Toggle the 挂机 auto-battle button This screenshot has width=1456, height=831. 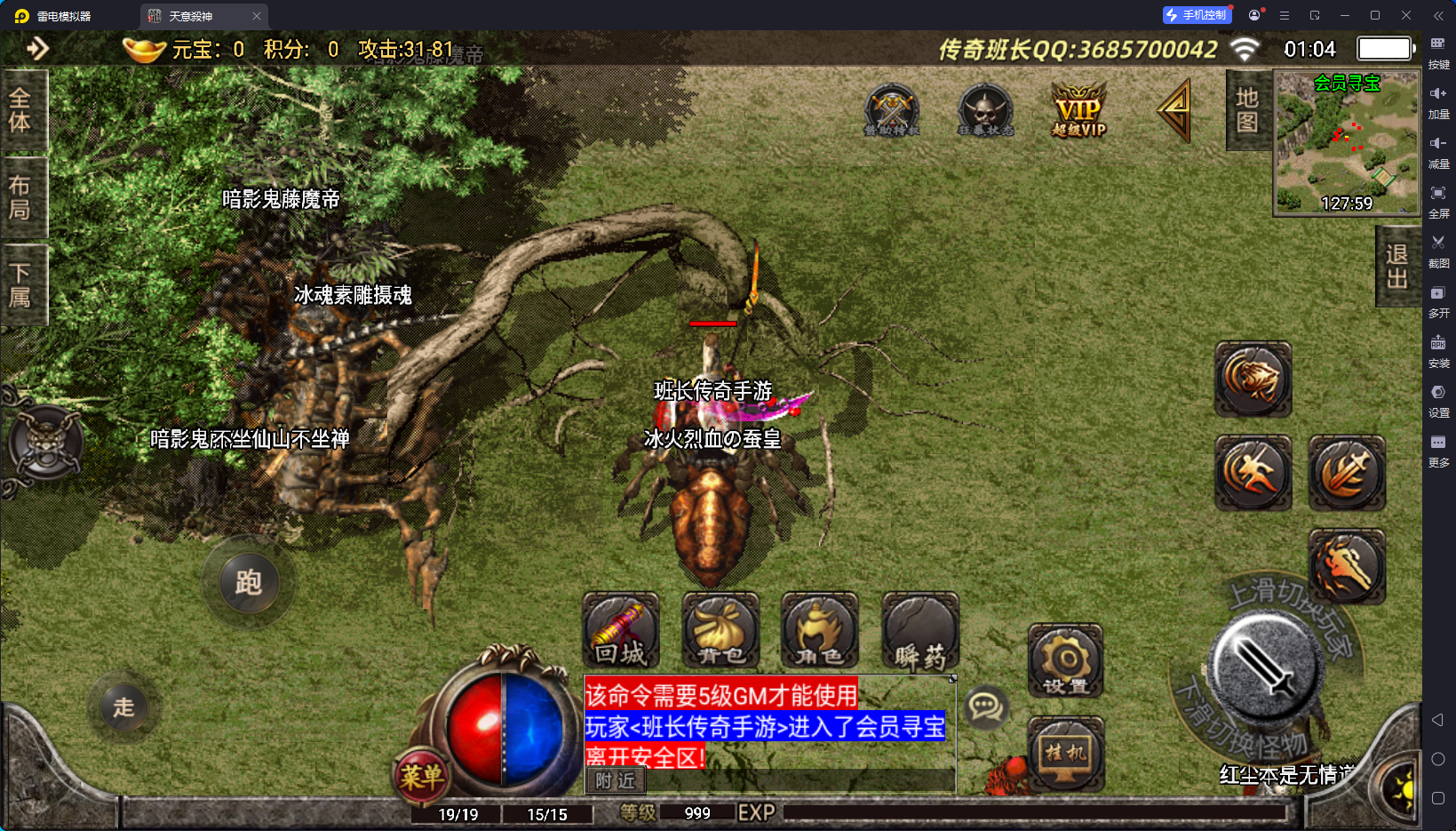pos(1066,753)
